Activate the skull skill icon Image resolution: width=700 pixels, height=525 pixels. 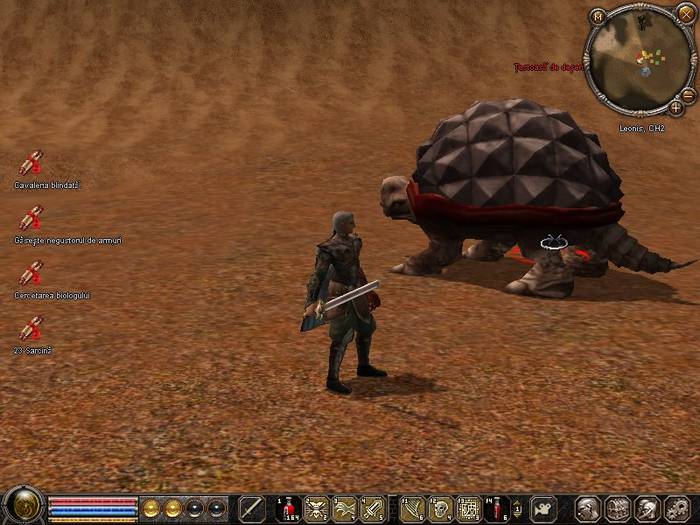coord(439,508)
